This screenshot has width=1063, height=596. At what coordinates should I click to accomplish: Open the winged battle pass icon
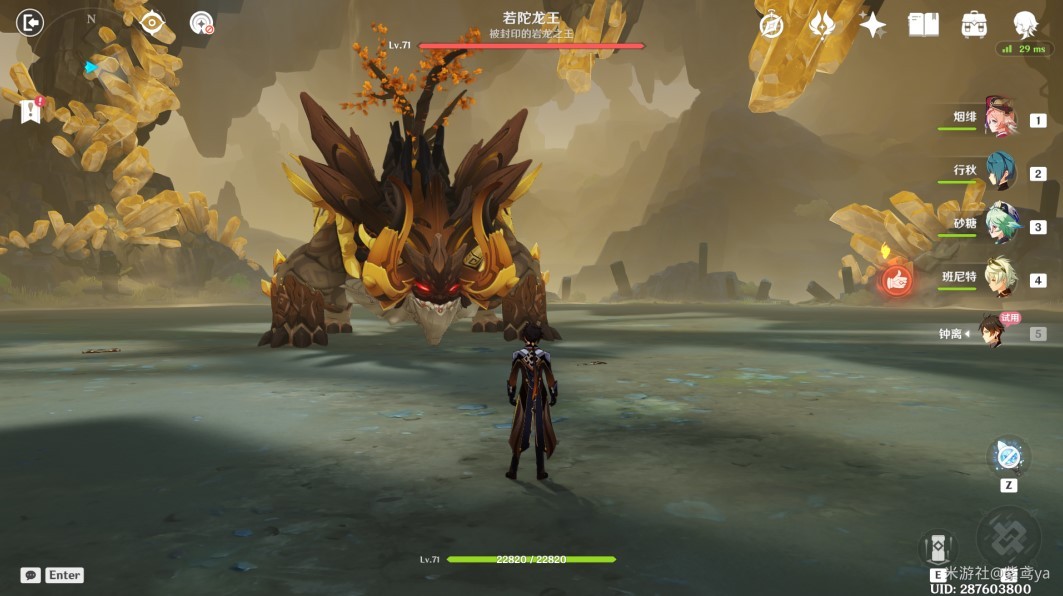pos(822,25)
